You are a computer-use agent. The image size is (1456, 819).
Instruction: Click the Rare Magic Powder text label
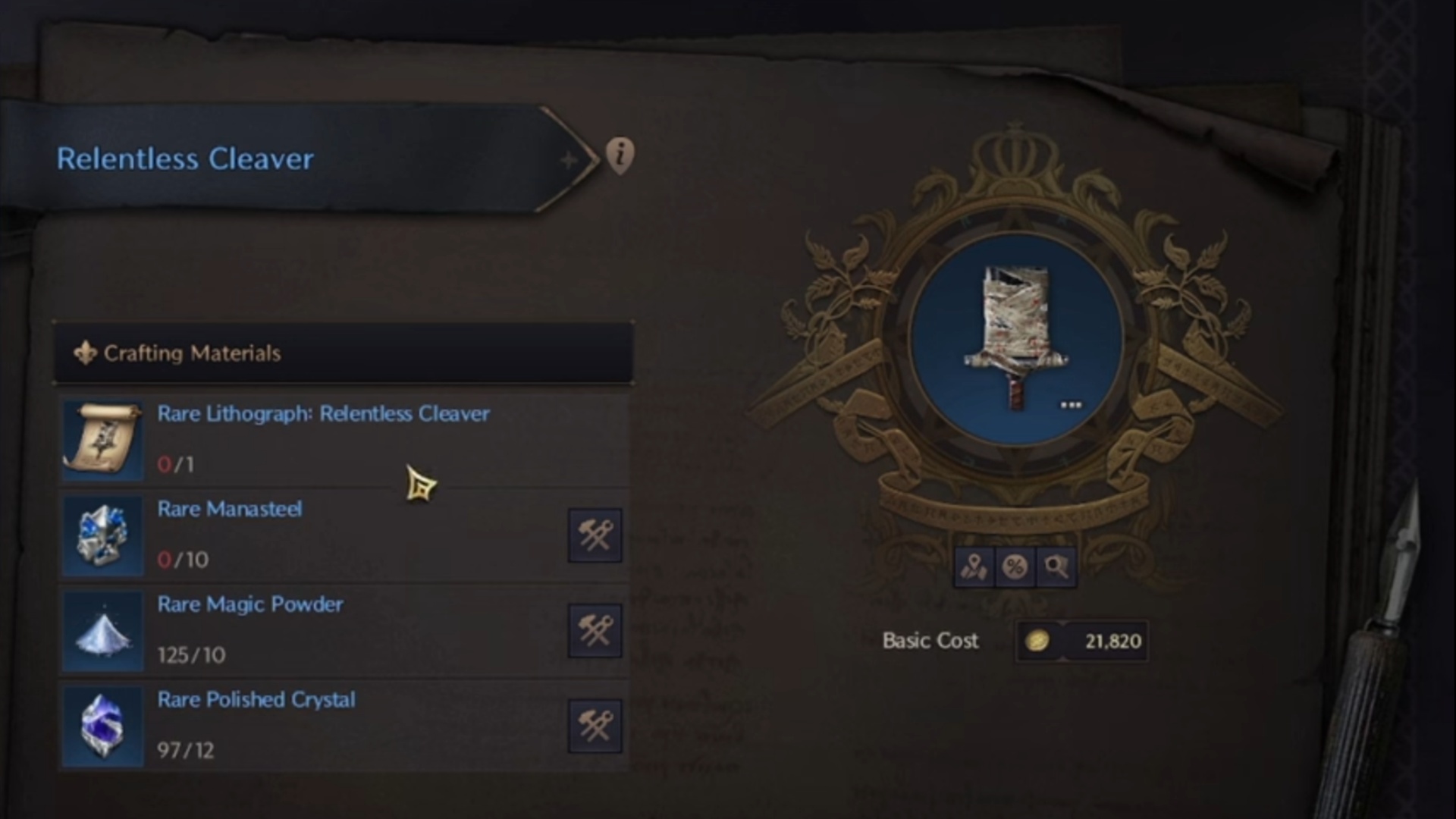pyautogui.click(x=250, y=604)
